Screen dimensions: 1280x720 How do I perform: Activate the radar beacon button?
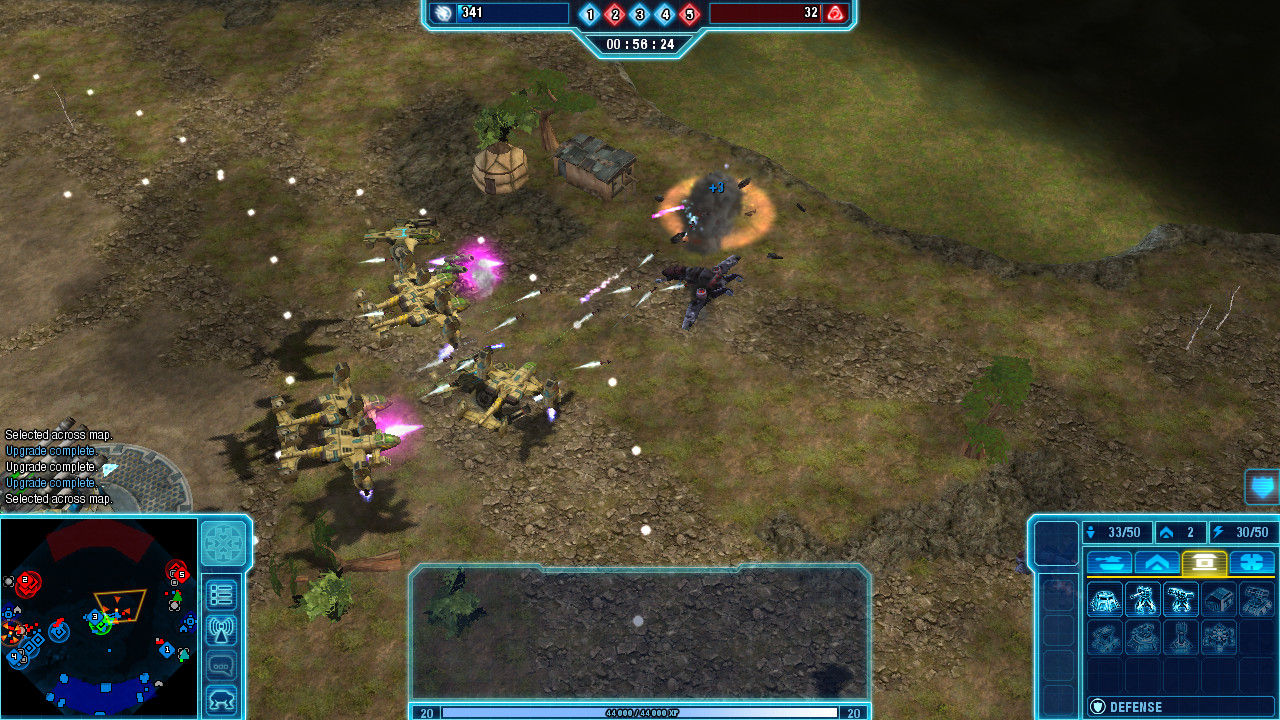click(x=221, y=631)
